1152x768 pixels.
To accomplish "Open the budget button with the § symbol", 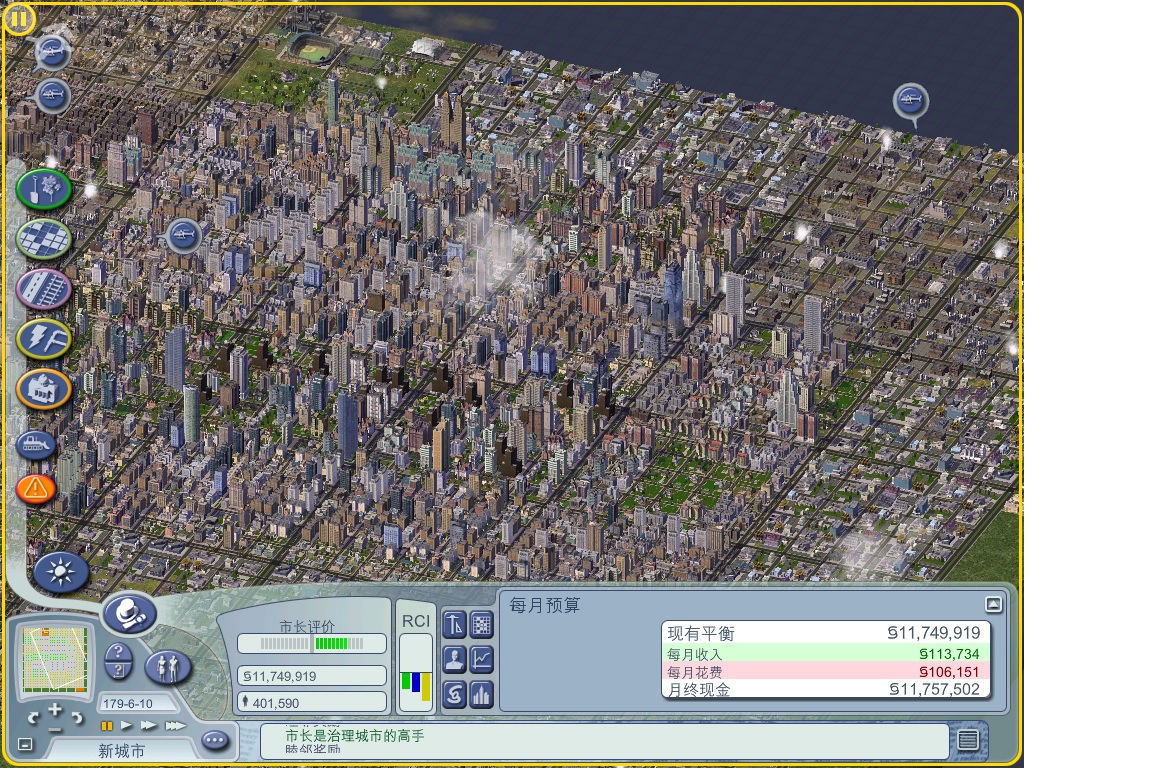I will [x=455, y=692].
